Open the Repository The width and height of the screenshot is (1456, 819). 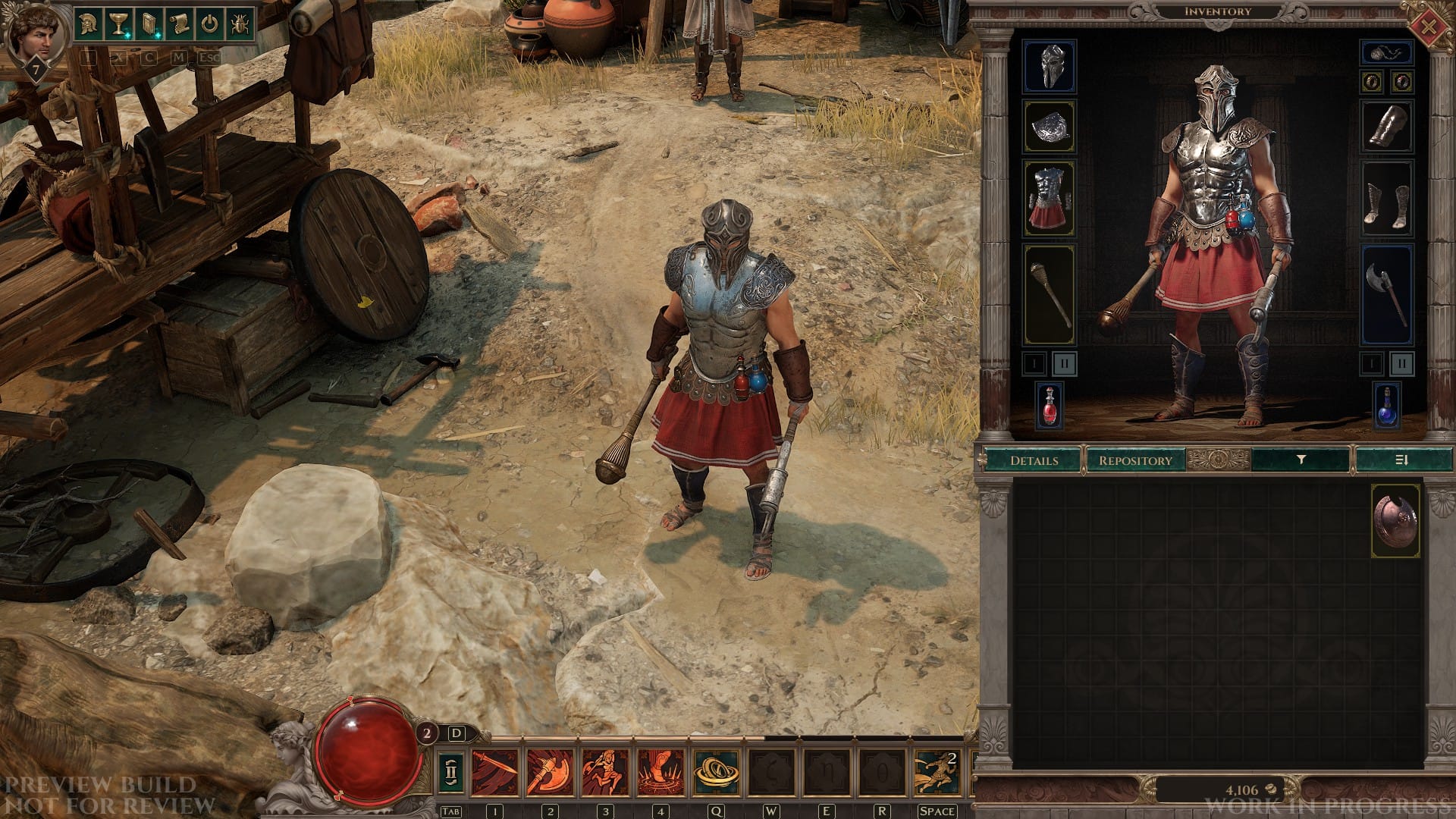coord(1134,460)
